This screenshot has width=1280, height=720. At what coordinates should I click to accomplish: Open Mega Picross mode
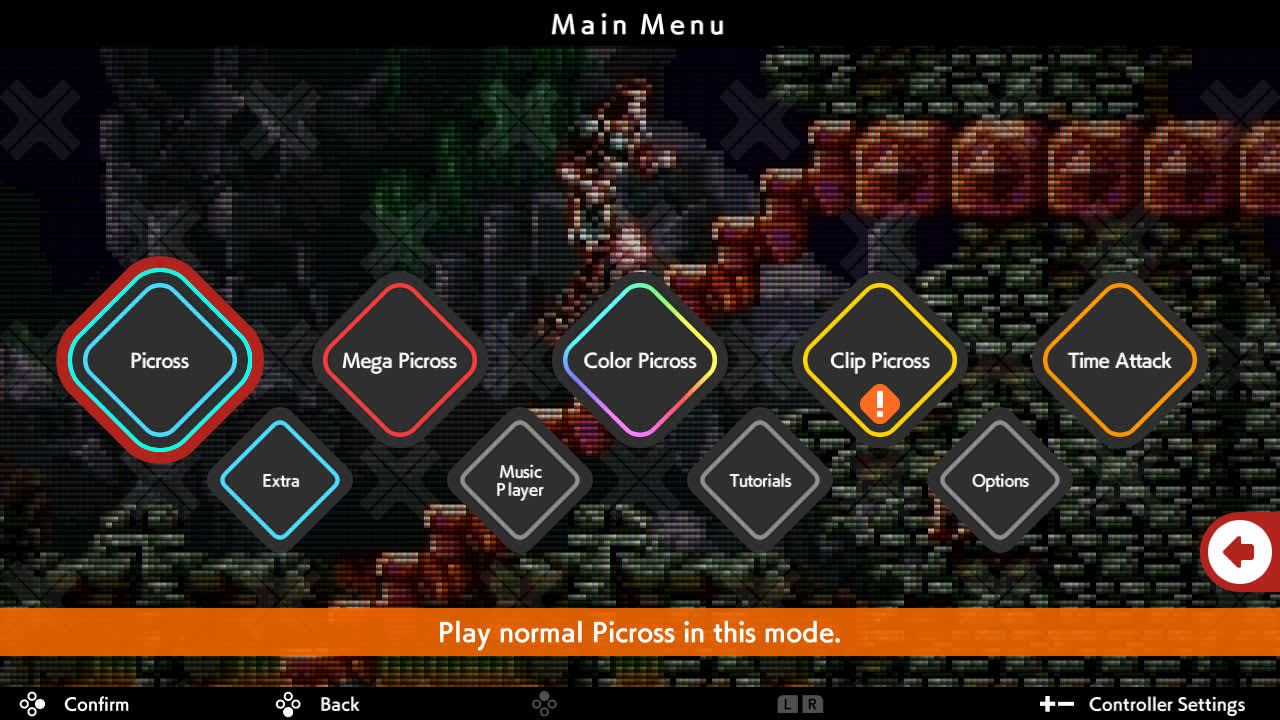(400, 361)
